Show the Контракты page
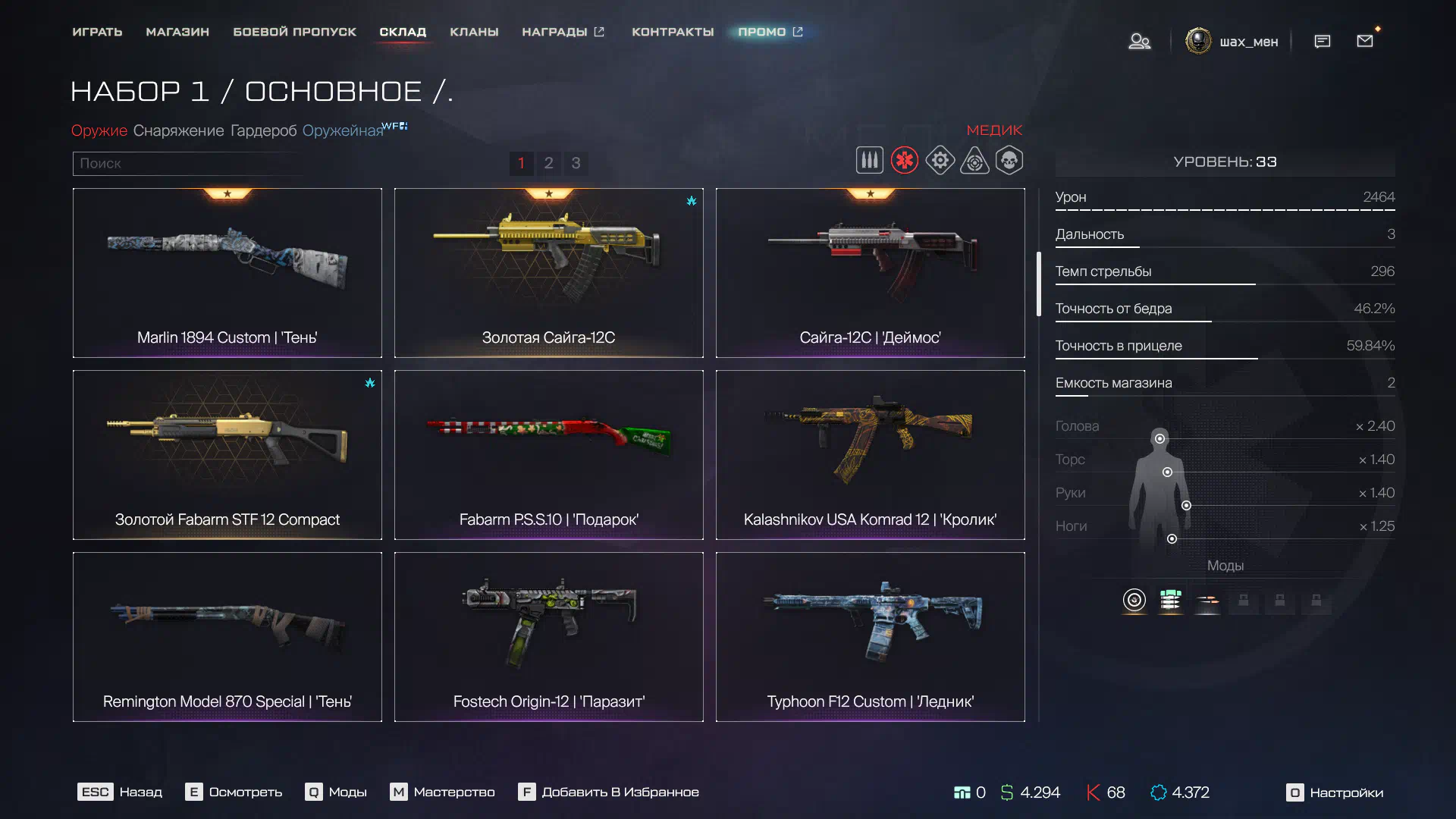This screenshot has height=819, width=1456. [673, 32]
